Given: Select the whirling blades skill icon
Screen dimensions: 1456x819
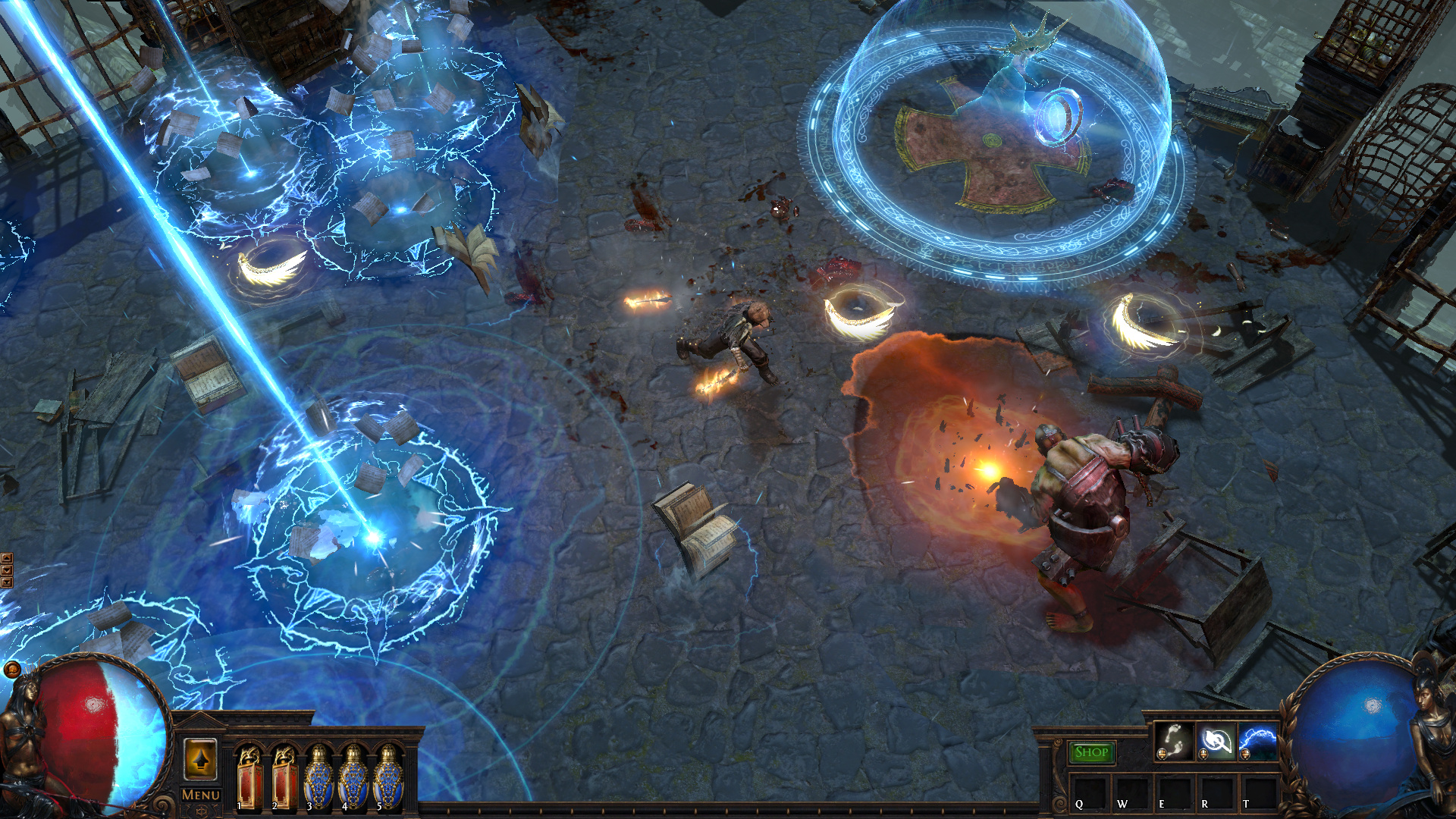Looking at the screenshot, I should 1217,743.
